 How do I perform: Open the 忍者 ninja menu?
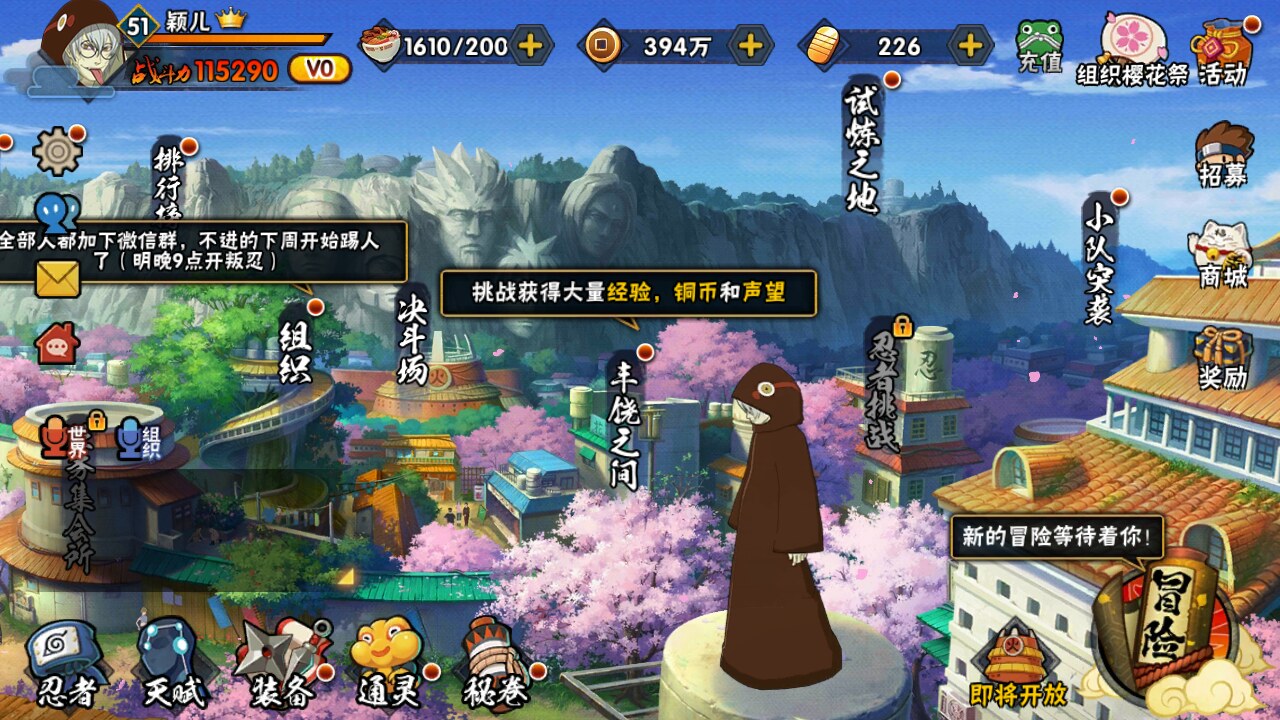click(64, 662)
